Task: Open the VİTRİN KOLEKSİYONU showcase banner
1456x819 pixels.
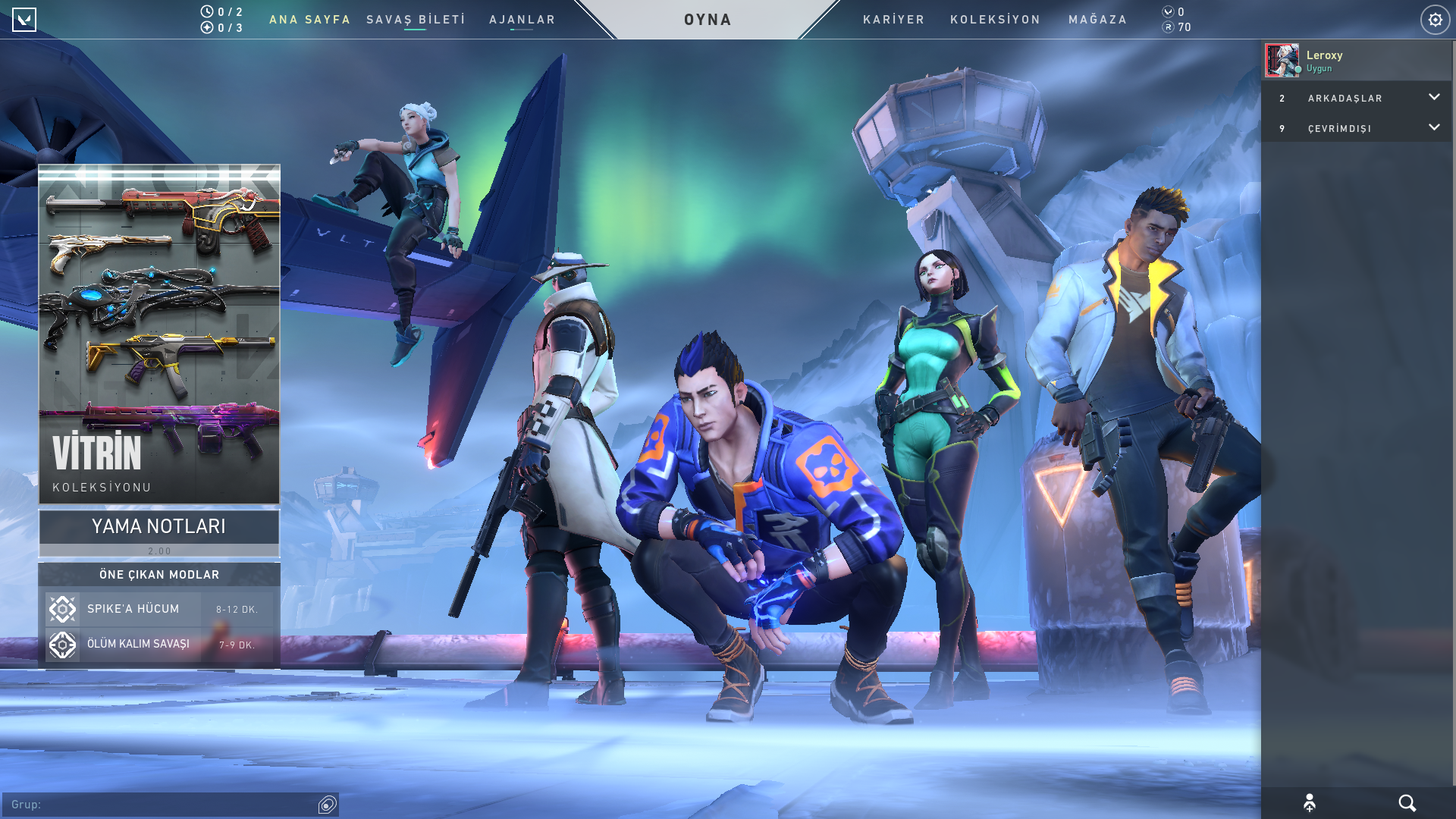Action: [159, 334]
